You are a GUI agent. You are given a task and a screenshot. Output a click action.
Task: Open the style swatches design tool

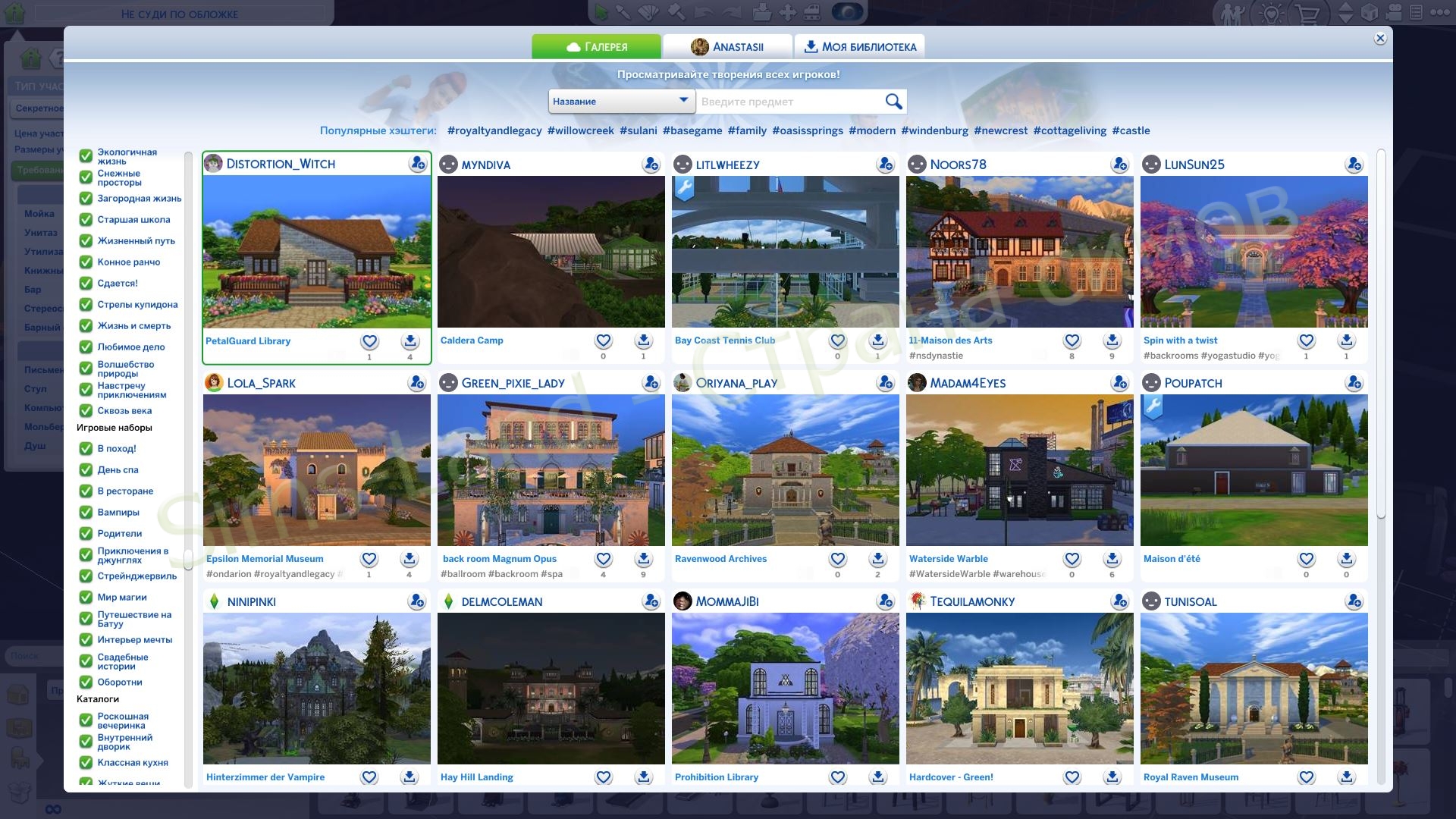(649, 11)
